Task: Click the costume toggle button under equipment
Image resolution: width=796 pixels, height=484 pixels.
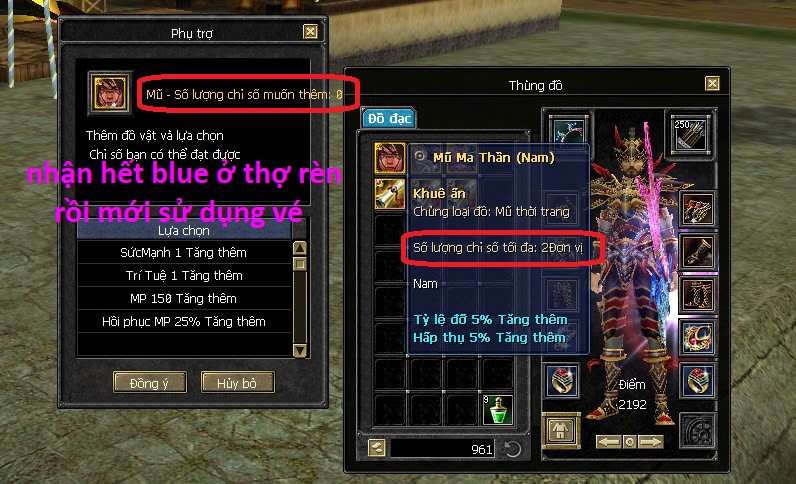Action: 561,432
